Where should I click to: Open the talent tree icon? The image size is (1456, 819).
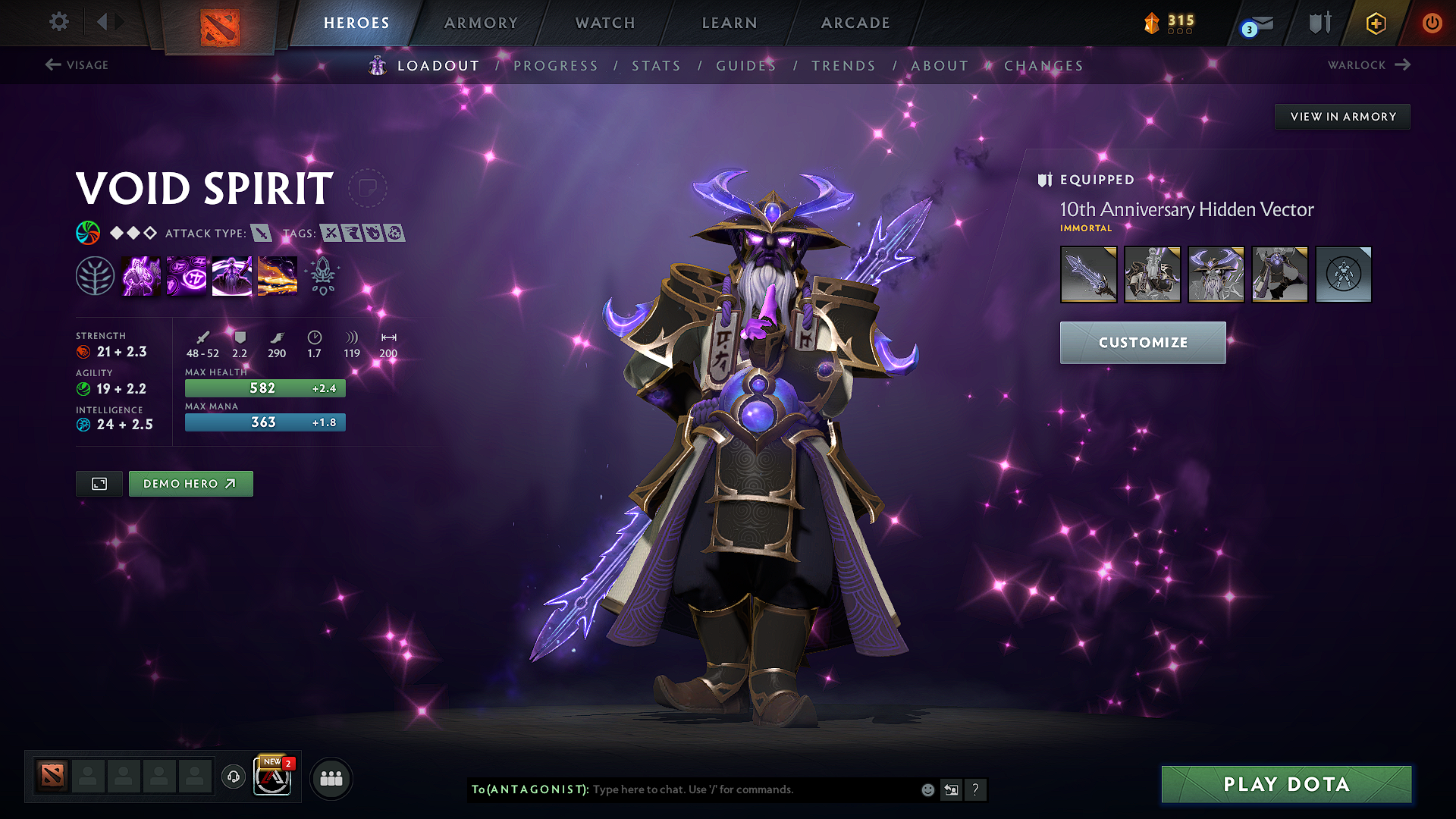96,275
